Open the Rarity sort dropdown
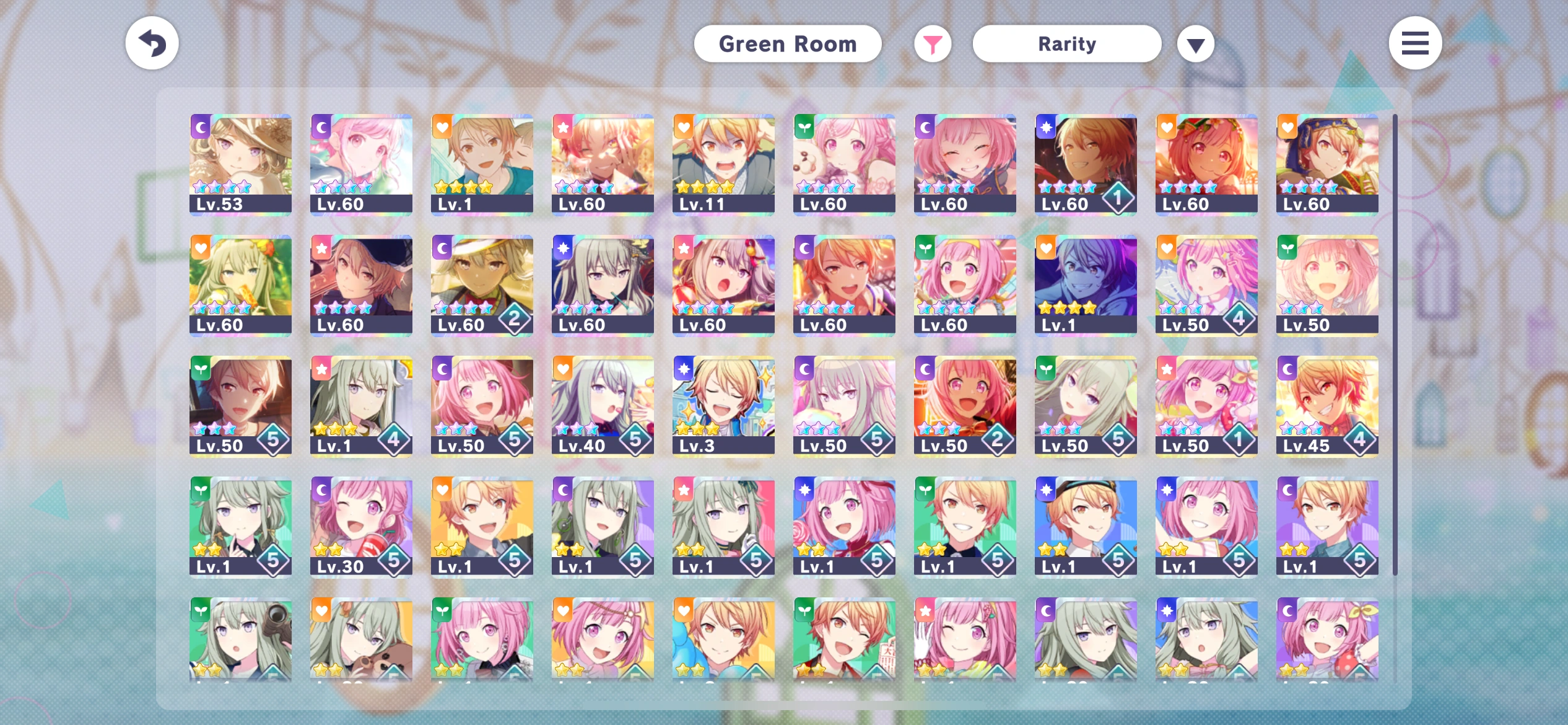The width and height of the screenshot is (1568, 725). (1066, 43)
